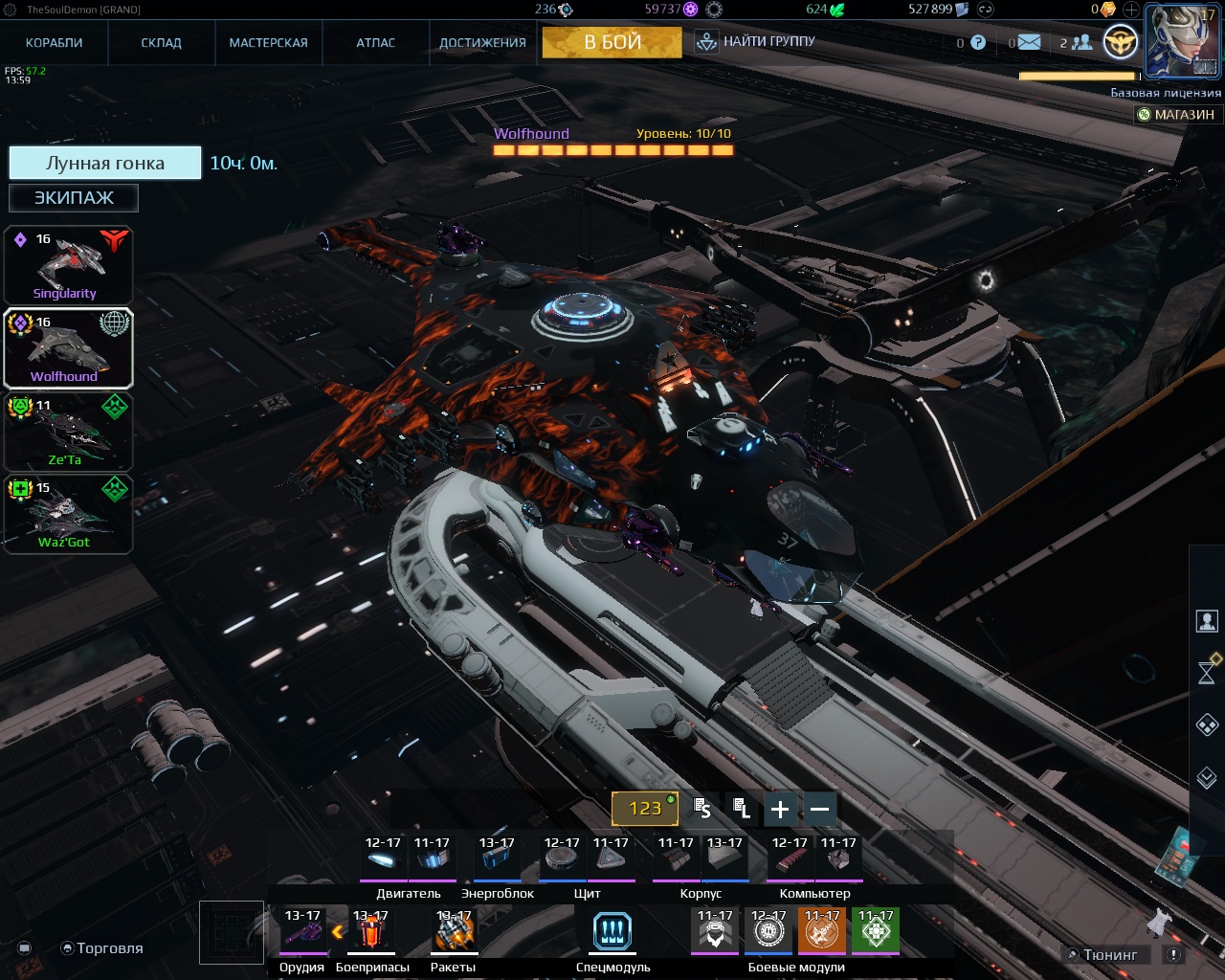The width and height of the screenshot is (1225, 980).
Task: Click the plus preset button
Action: pos(780,810)
